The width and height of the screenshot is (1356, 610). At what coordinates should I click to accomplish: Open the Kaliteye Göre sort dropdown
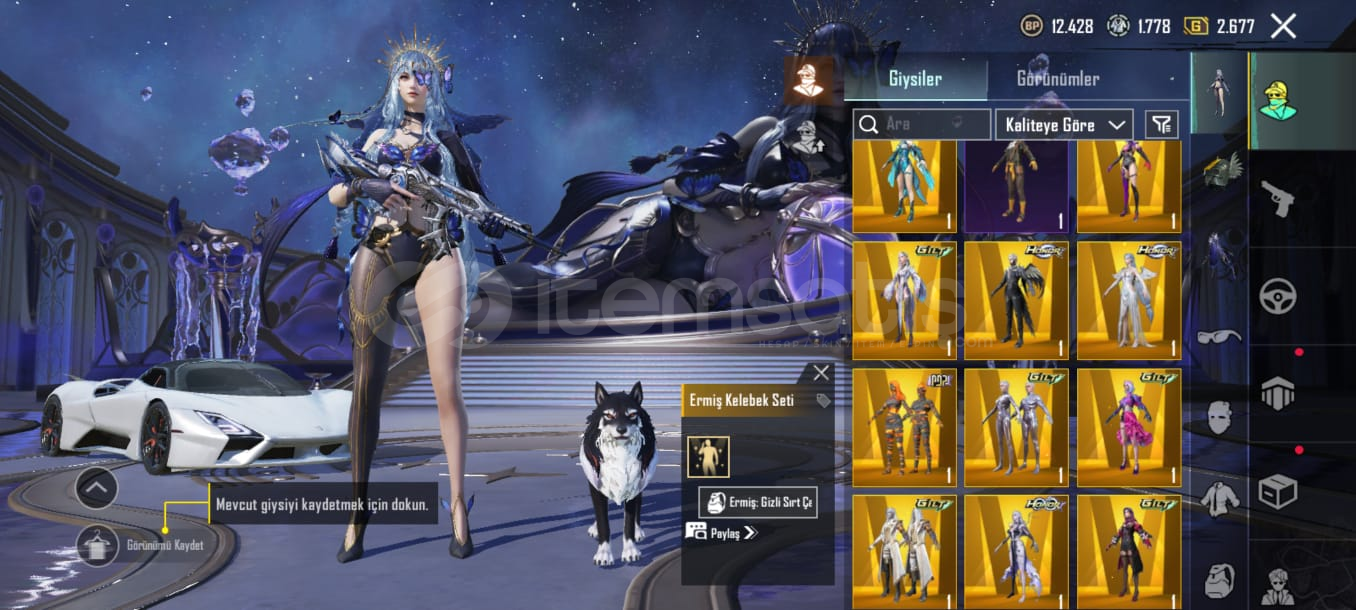[x=1064, y=125]
